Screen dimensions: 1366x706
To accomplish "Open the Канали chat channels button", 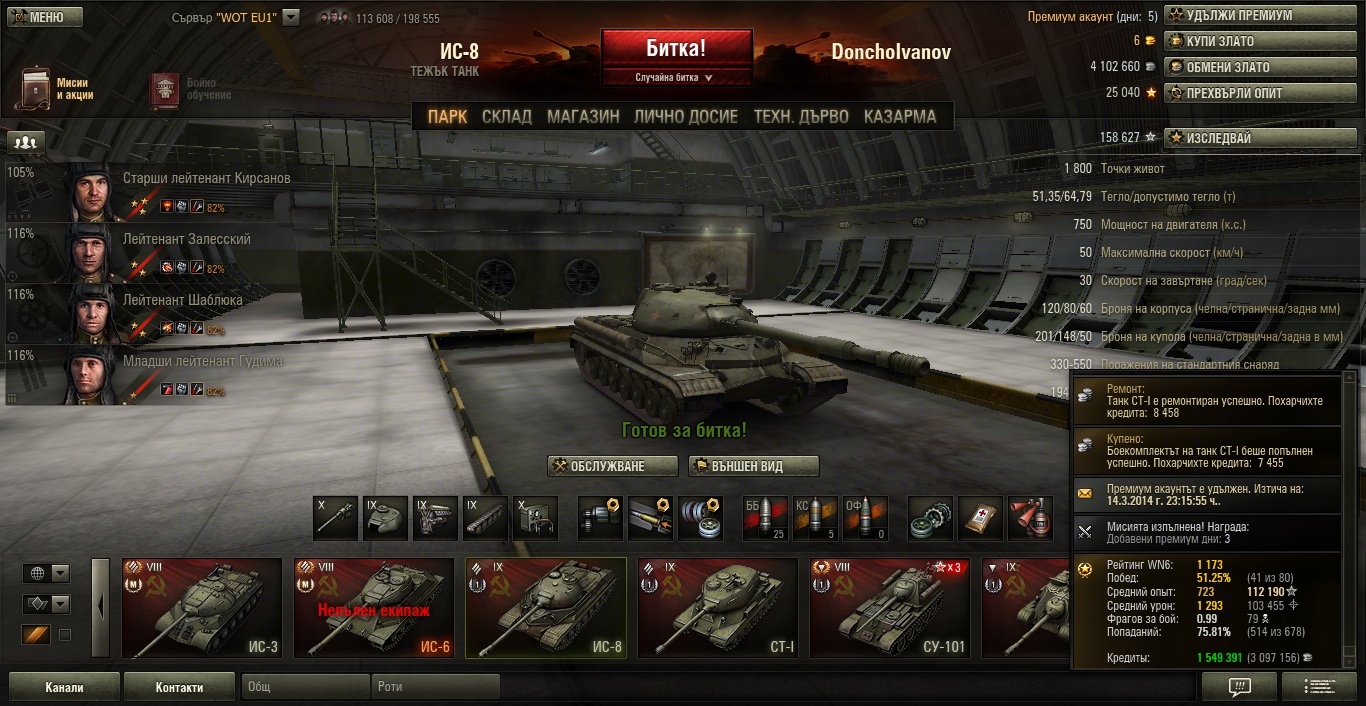I will 64,687.
